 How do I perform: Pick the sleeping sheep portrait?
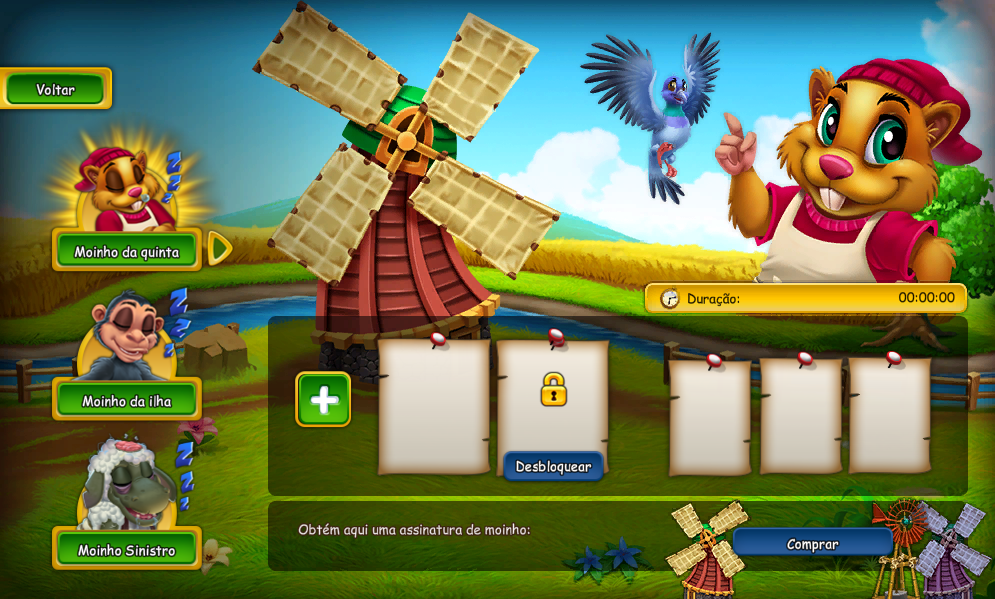pyautogui.click(x=123, y=487)
